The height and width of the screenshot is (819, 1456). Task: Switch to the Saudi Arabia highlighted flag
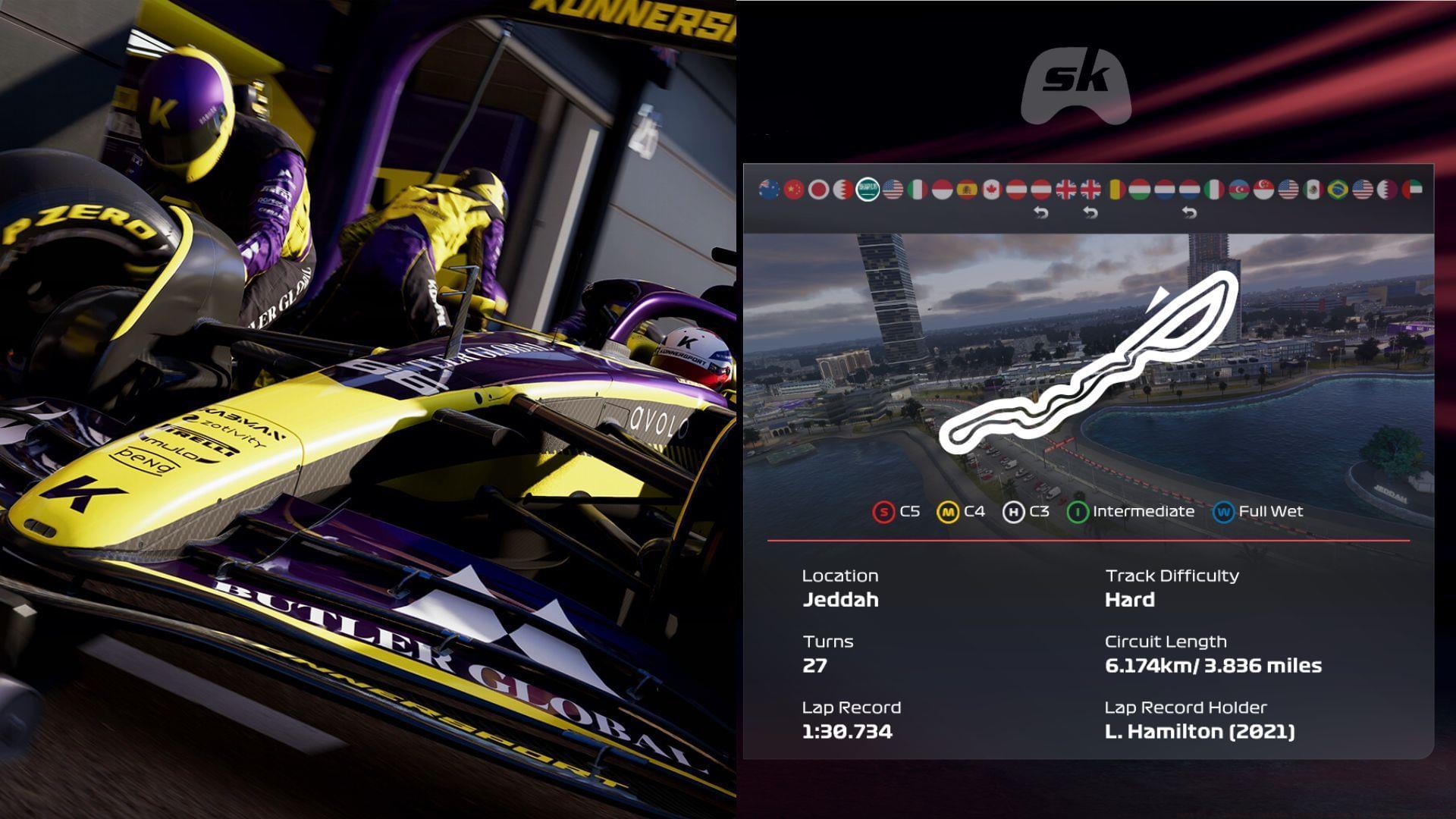click(x=868, y=191)
